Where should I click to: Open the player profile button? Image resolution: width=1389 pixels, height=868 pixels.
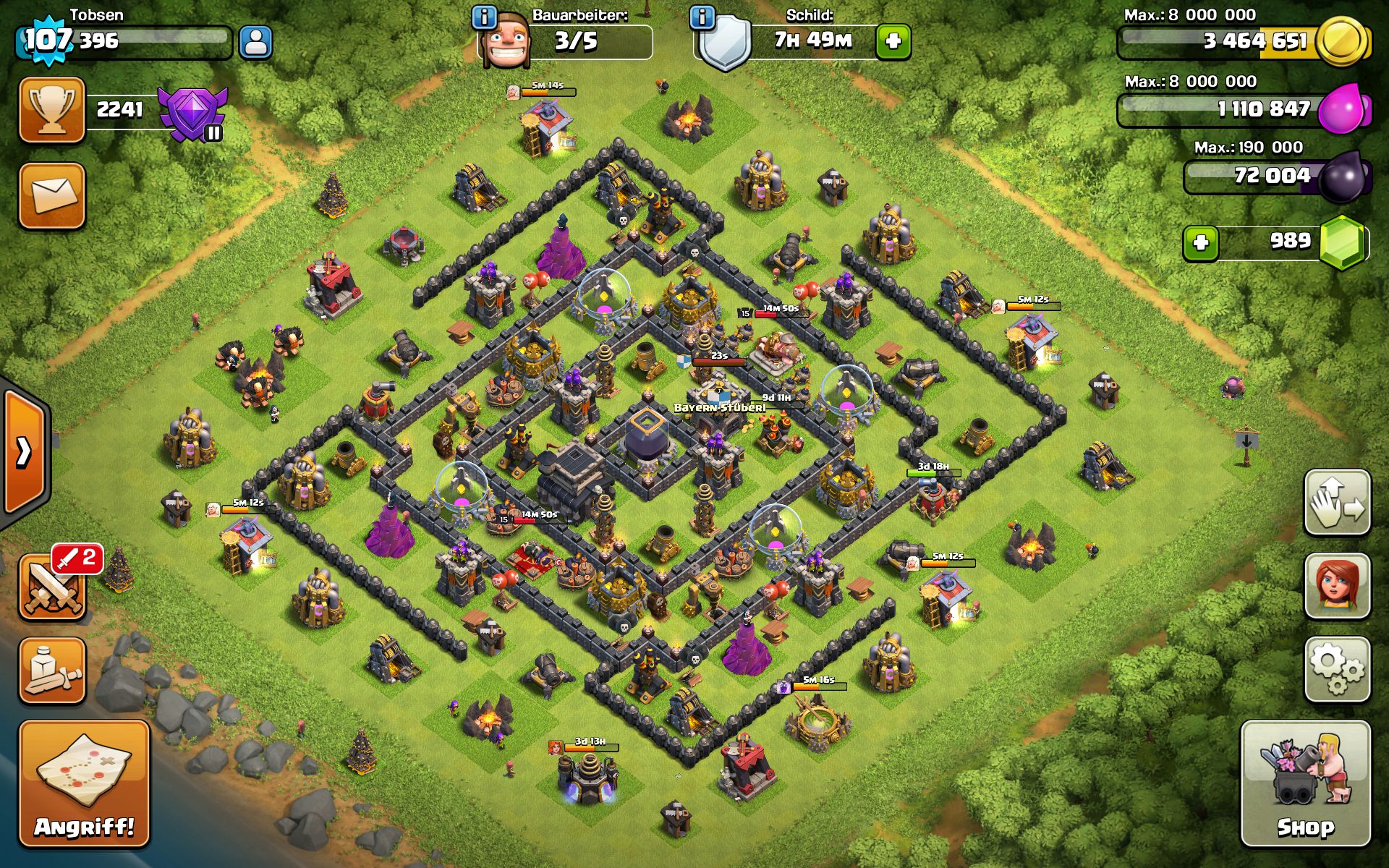(255, 42)
